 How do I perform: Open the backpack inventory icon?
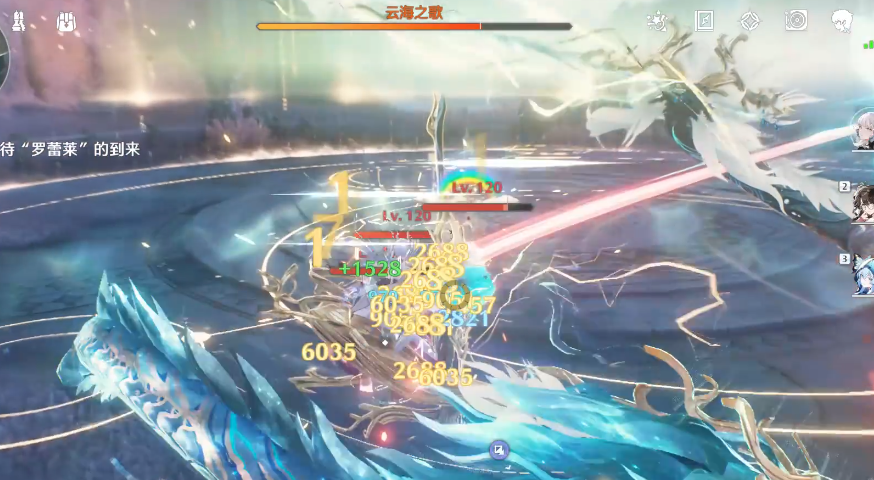pos(67,22)
